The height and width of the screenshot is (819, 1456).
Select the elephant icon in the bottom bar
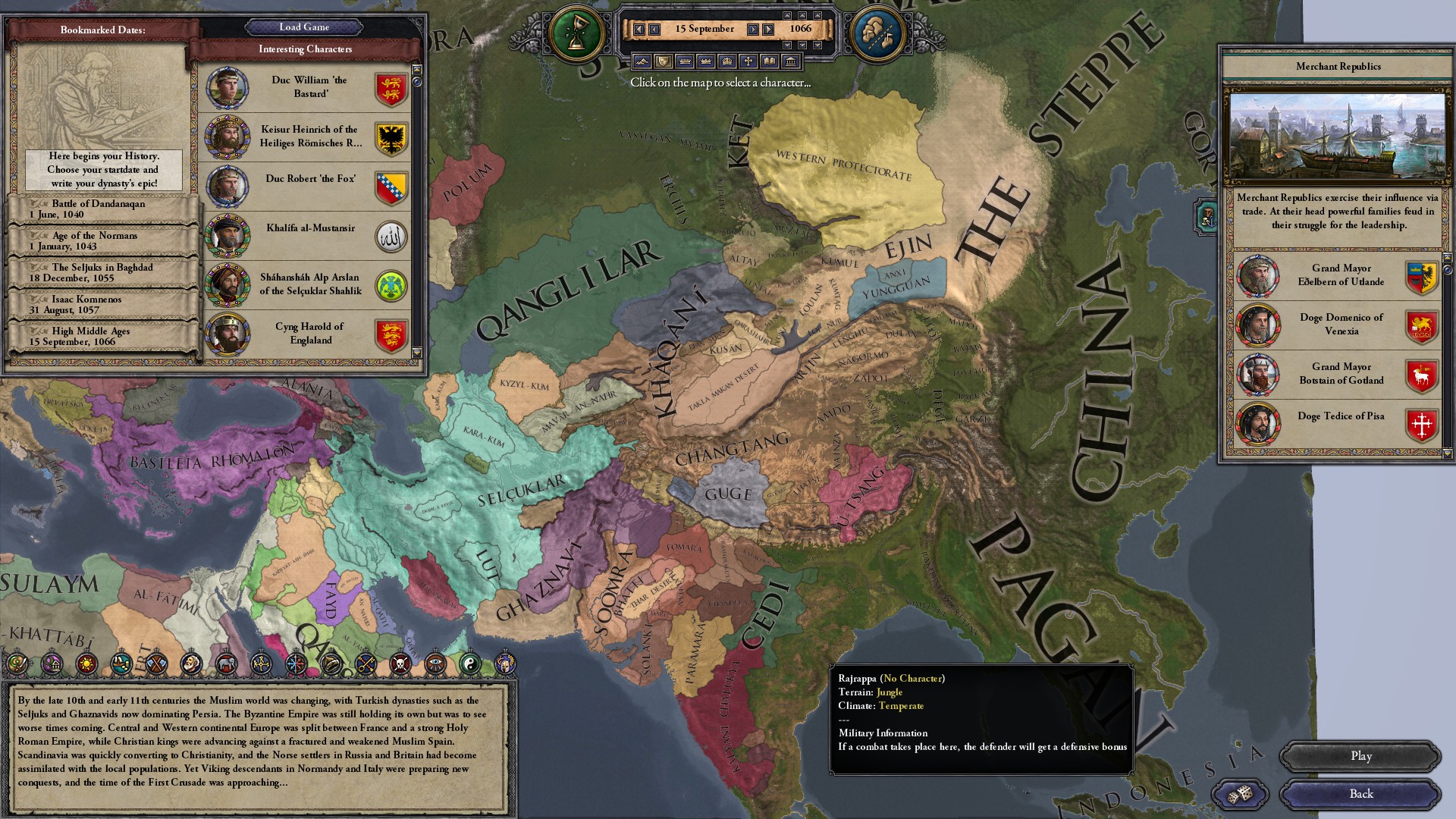(227, 662)
